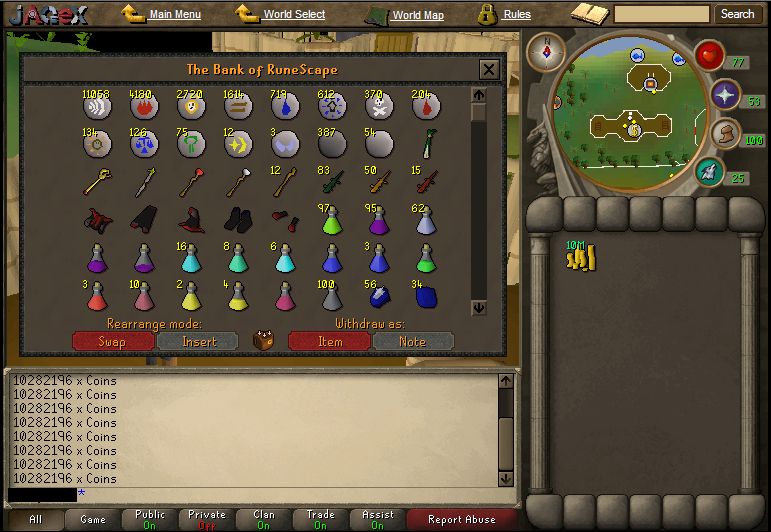Image resolution: width=771 pixels, height=532 pixels.
Task: Take the bright green potion stack of 97
Action: point(330,221)
